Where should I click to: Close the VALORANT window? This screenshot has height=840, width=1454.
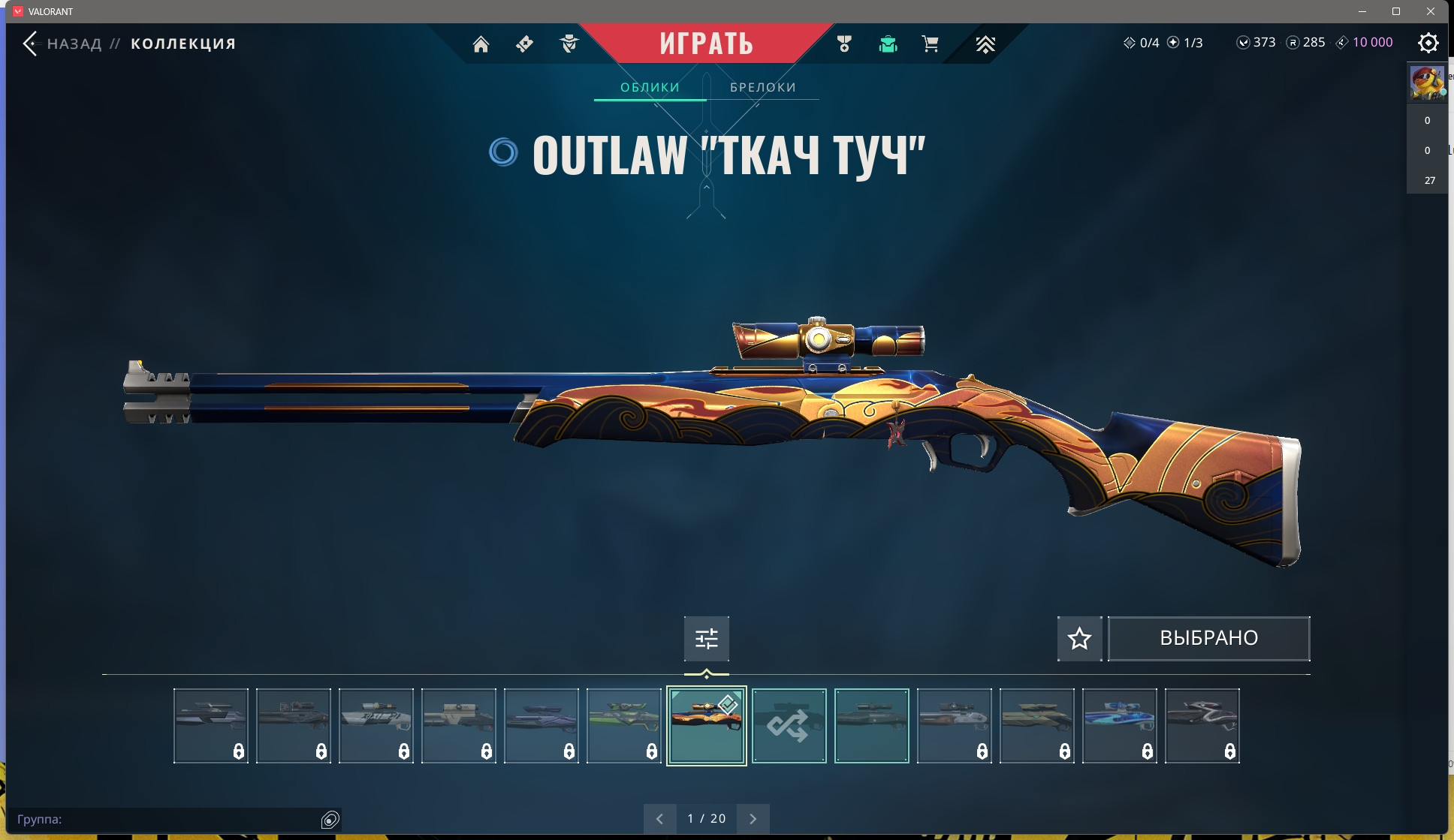point(1431,11)
